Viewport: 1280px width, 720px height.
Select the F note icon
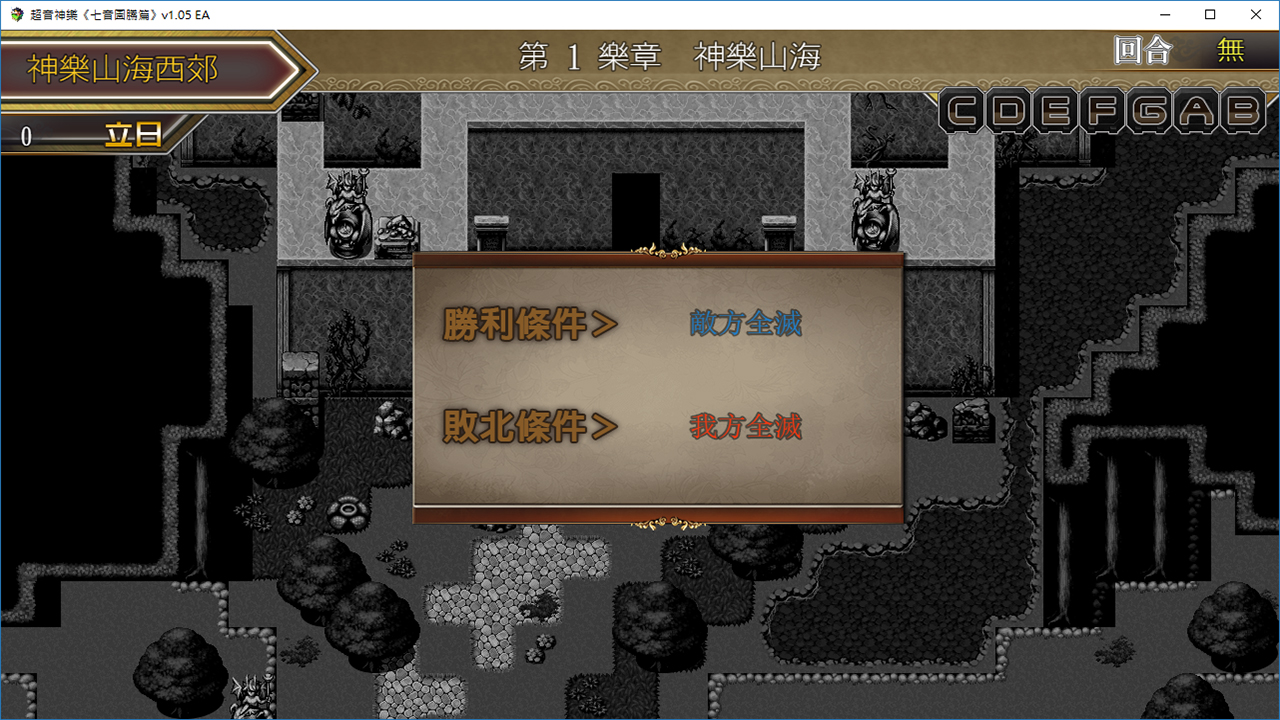pyautogui.click(x=1098, y=111)
